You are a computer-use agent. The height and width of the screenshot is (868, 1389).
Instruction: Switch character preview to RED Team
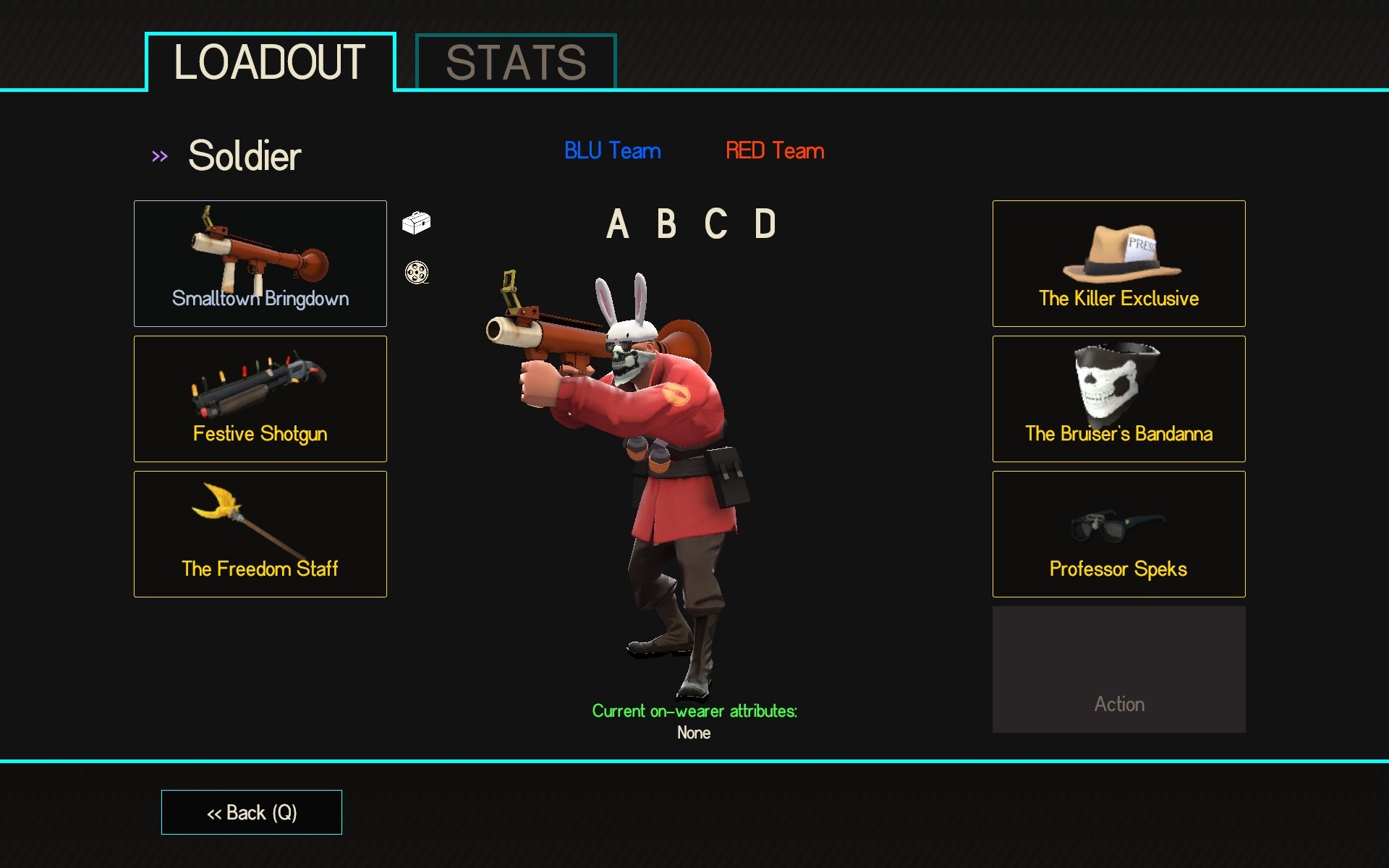click(x=774, y=151)
